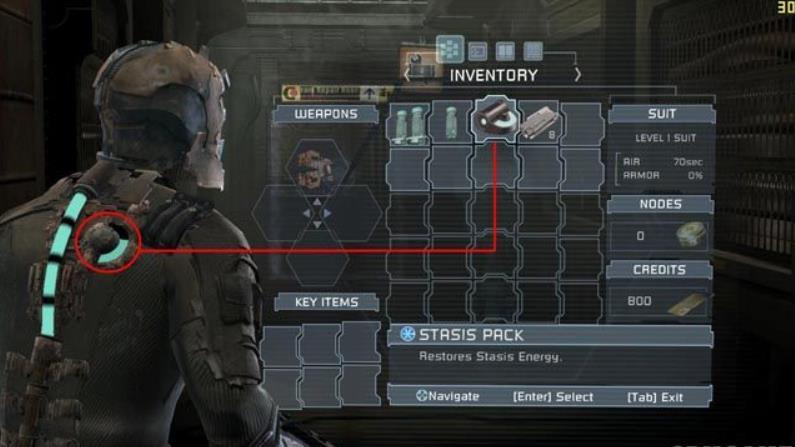Image resolution: width=795 pixels, height=447 pixels.
Task: Go to the previous menu page arrow
Action: tap(409, 75)
